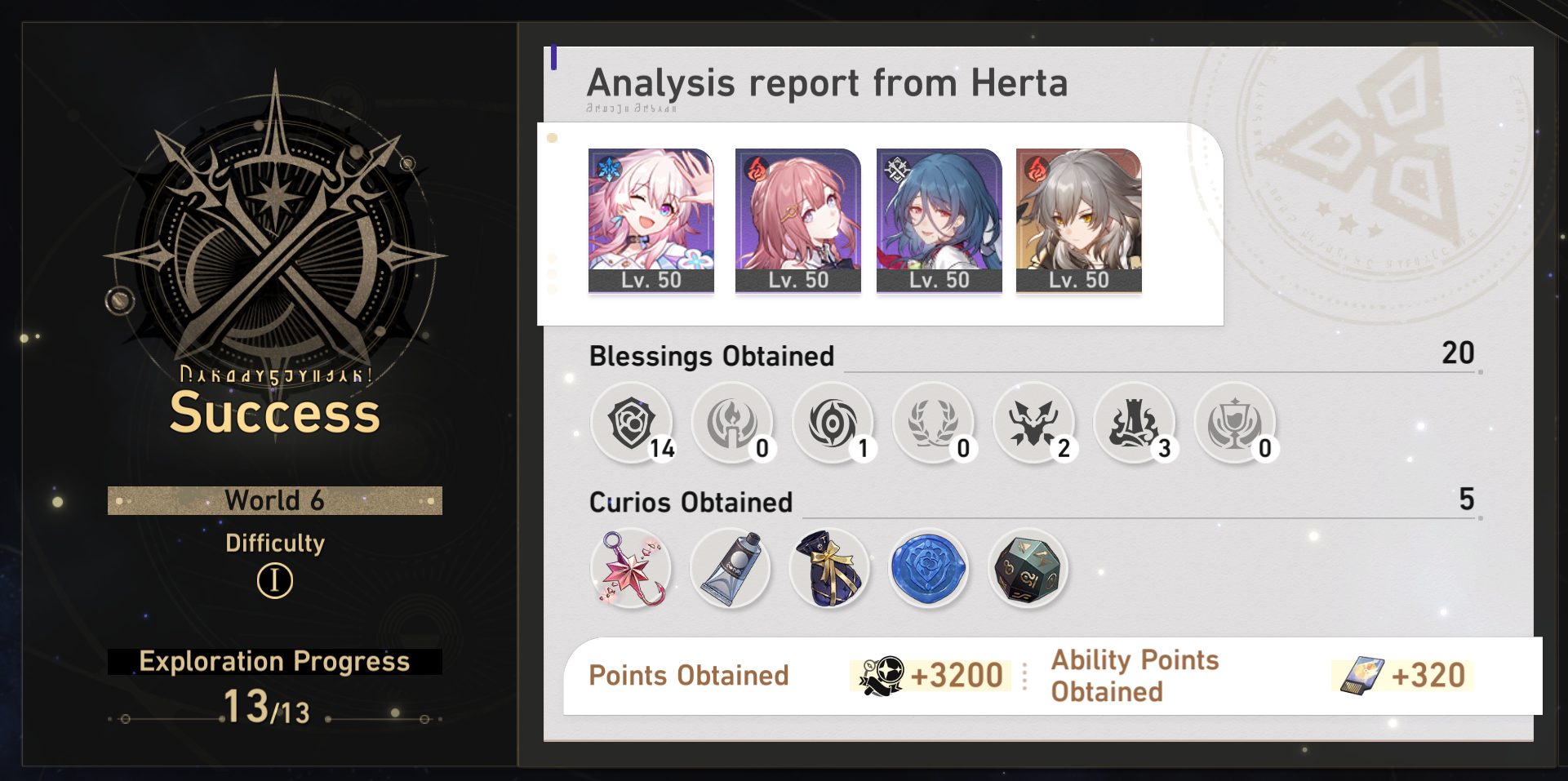
Task: Click the points icon next to +3200
Action: pyautogui.click(x=882, y=676)
